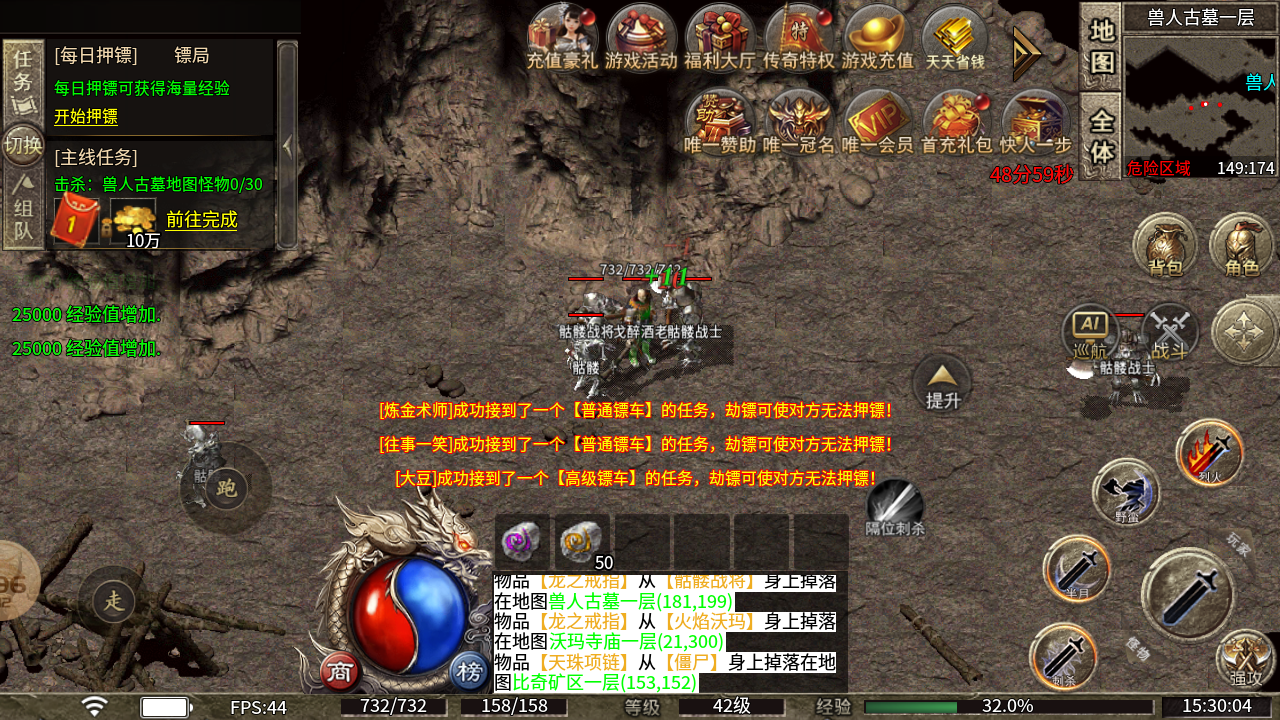Expand the 提升 upgrade arrow

[x=940, y=382]
